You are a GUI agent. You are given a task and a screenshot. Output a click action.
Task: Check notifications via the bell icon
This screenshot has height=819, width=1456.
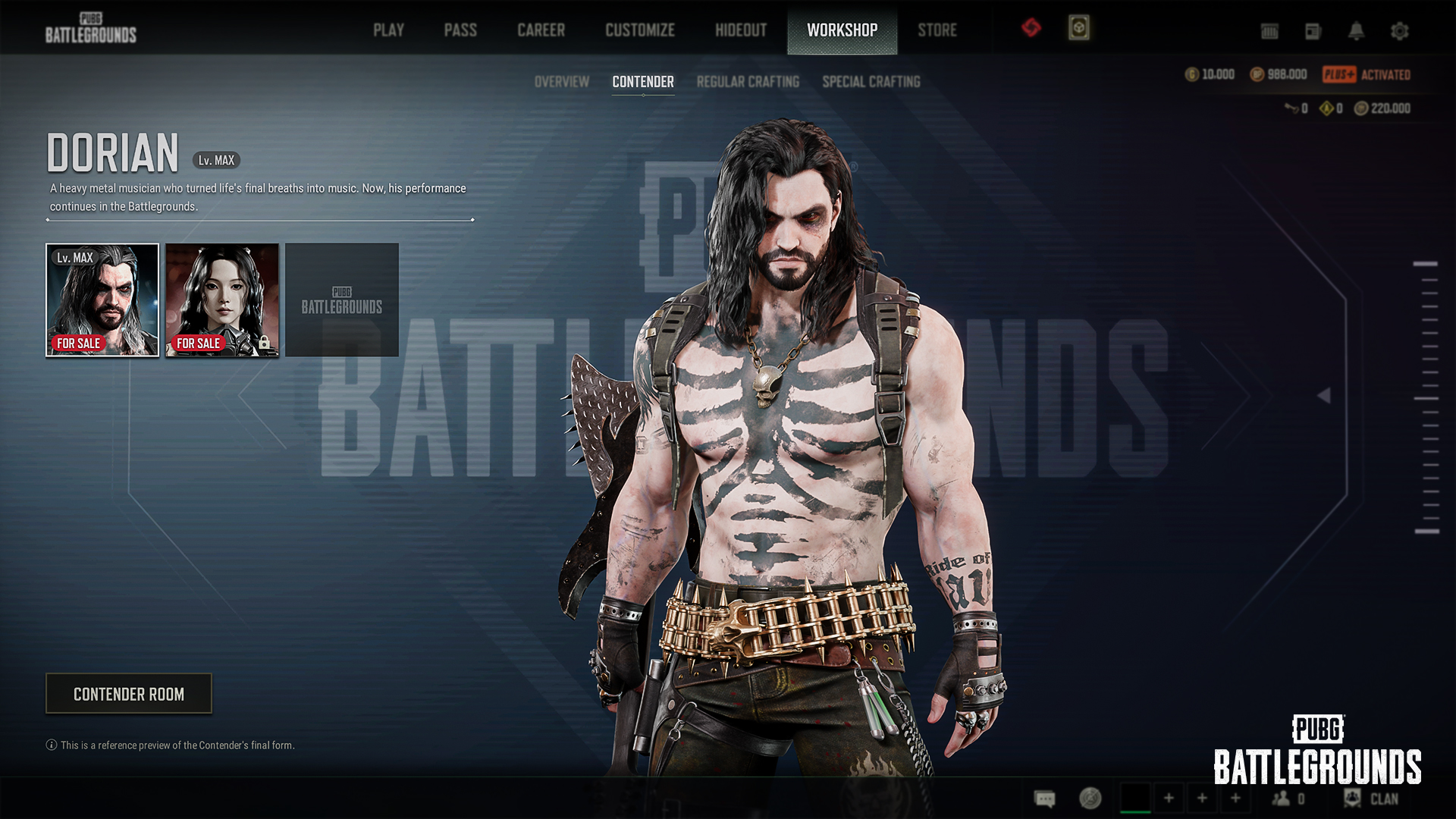1356,31
